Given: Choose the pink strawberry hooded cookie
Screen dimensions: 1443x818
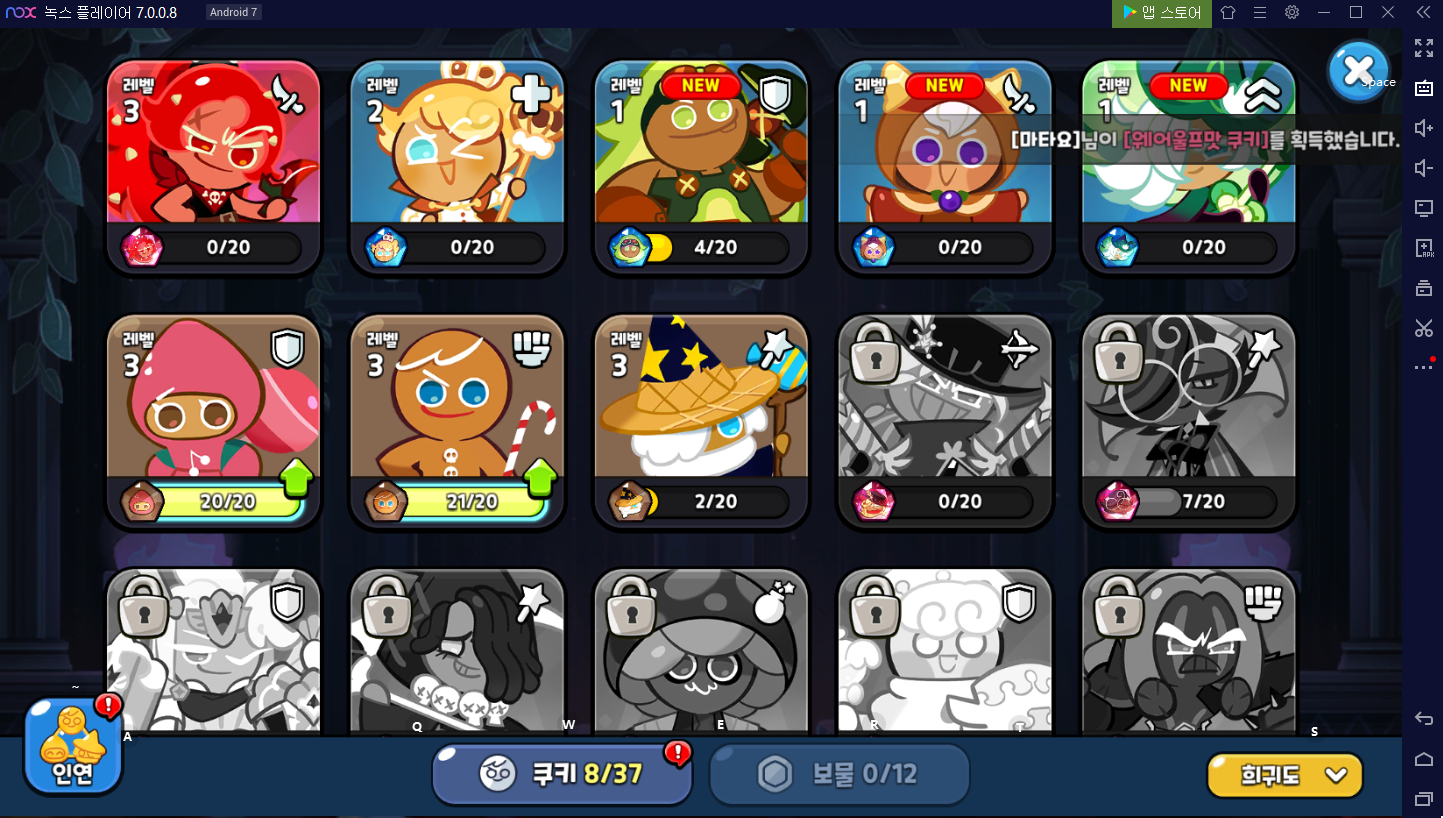Looking at the screenshot, I should 213,420.
